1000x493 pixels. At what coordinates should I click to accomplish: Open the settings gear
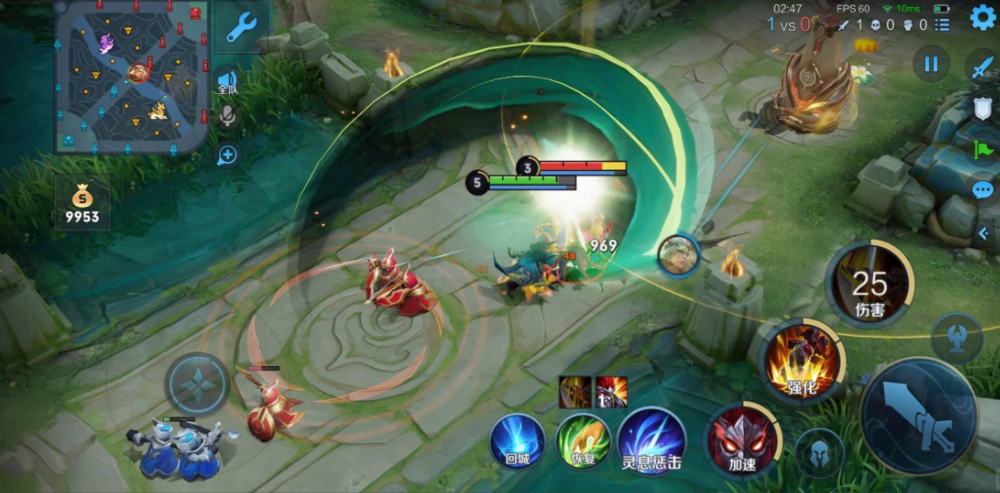point(983,18)
